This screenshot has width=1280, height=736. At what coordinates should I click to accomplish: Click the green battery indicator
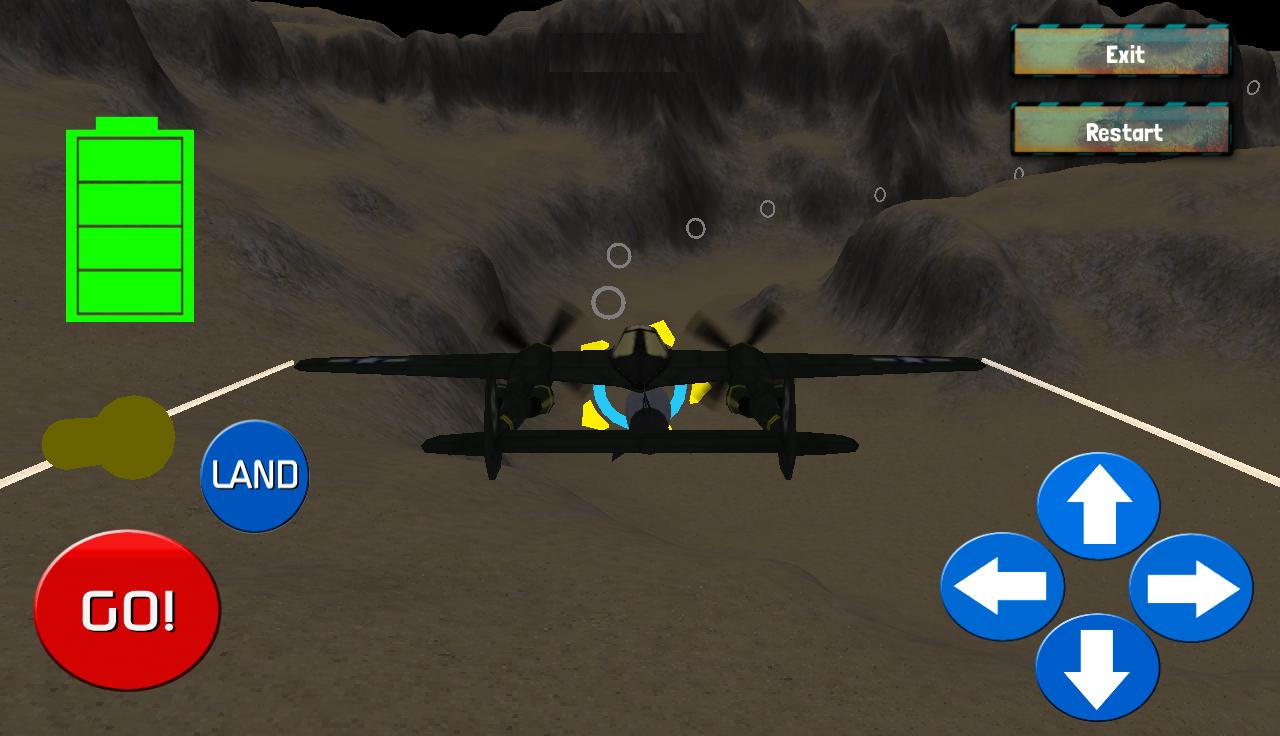point(128,220)
